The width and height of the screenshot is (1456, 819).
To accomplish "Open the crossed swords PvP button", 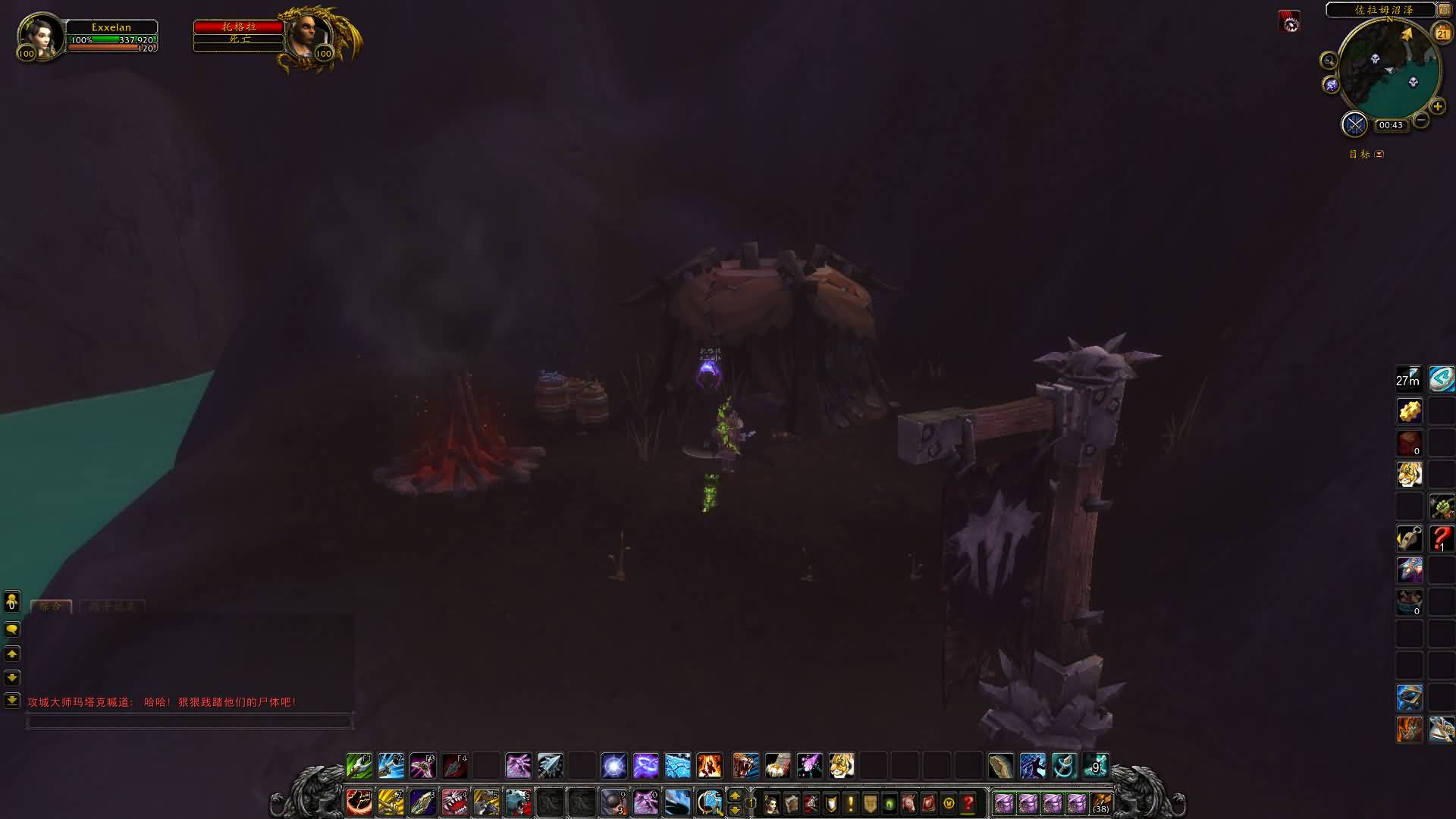I will click(x=1354, y=124).
